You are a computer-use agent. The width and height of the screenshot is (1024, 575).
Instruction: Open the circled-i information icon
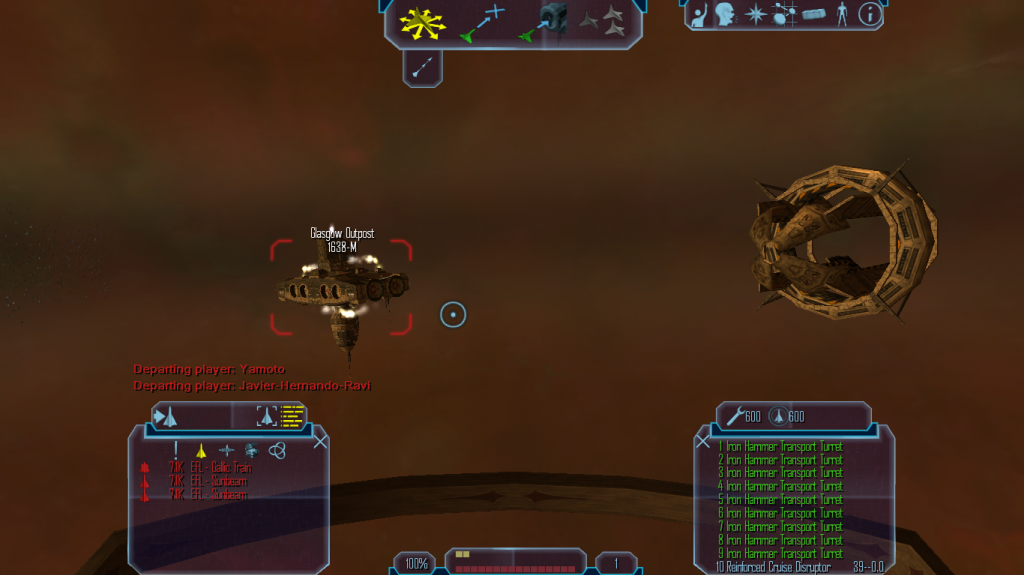point(869,14)
